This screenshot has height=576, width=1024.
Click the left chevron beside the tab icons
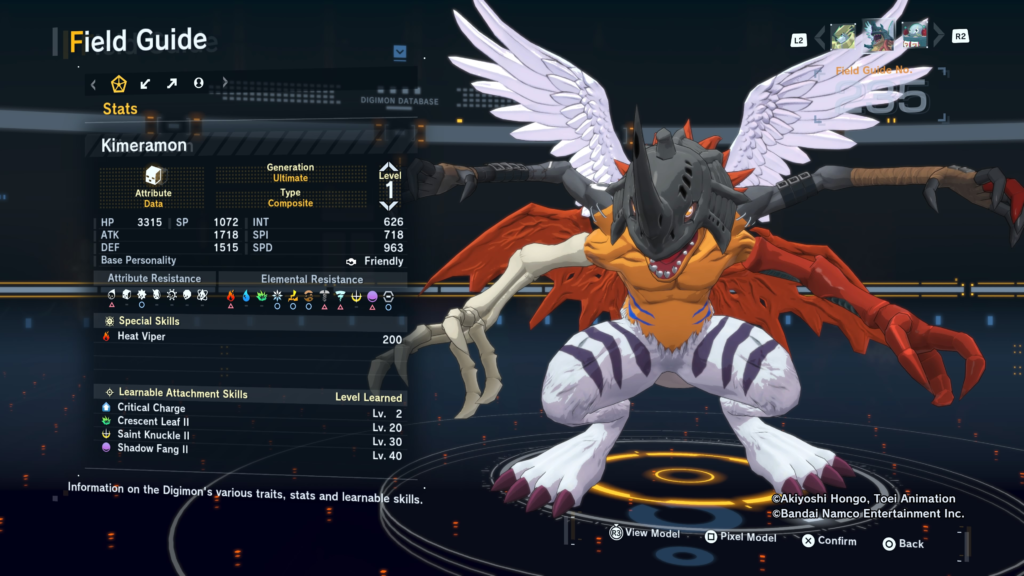point(94,84)
